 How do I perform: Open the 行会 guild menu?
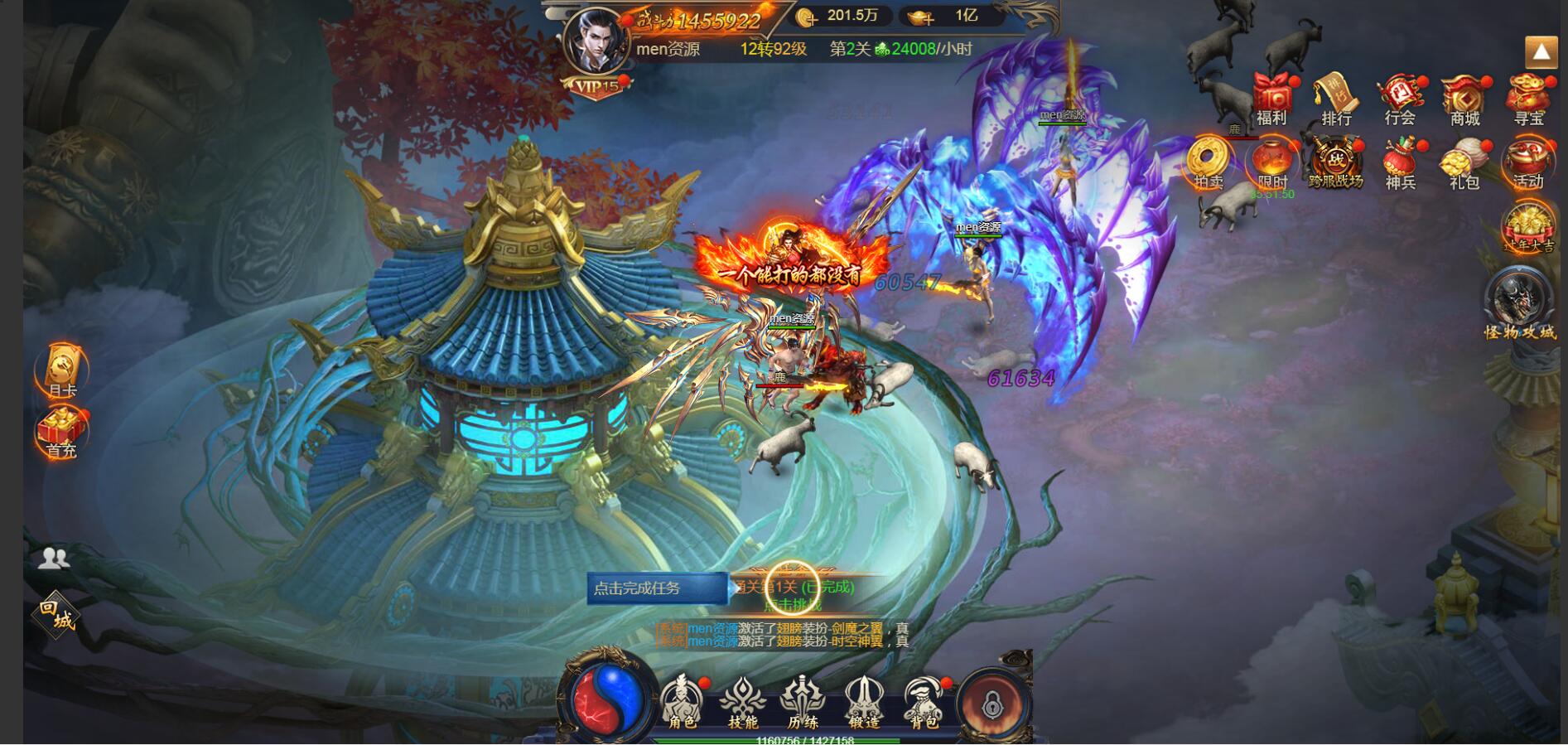tap(1400, 98)
